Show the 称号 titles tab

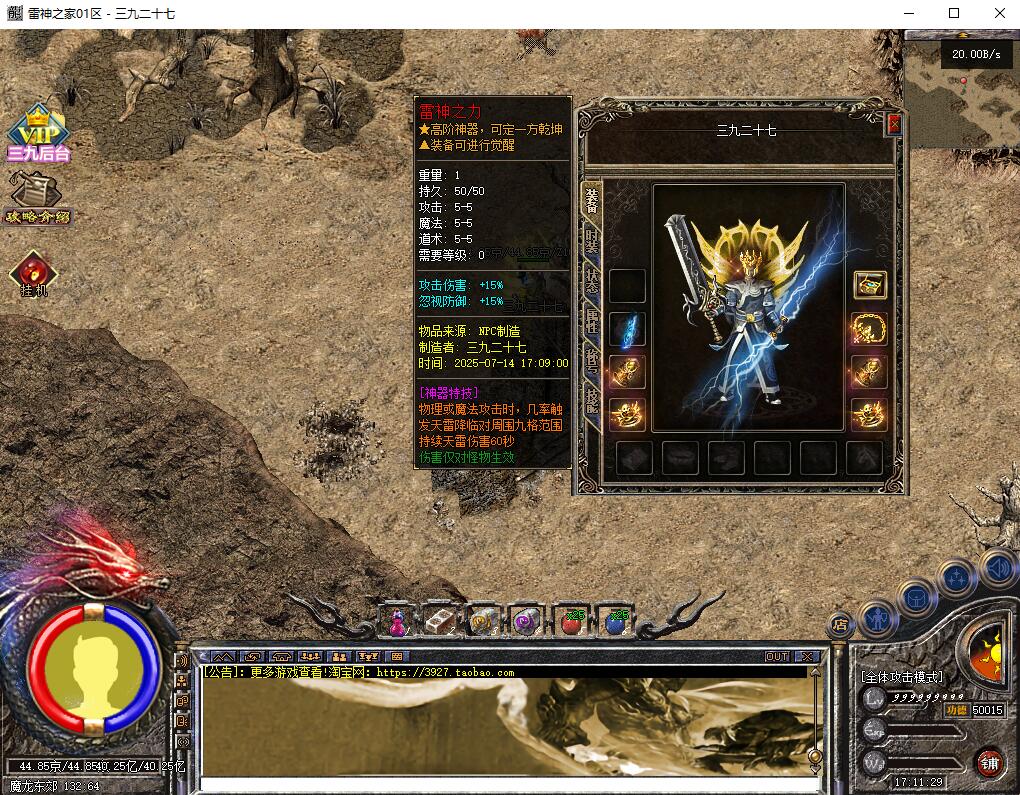click(592, 361)
